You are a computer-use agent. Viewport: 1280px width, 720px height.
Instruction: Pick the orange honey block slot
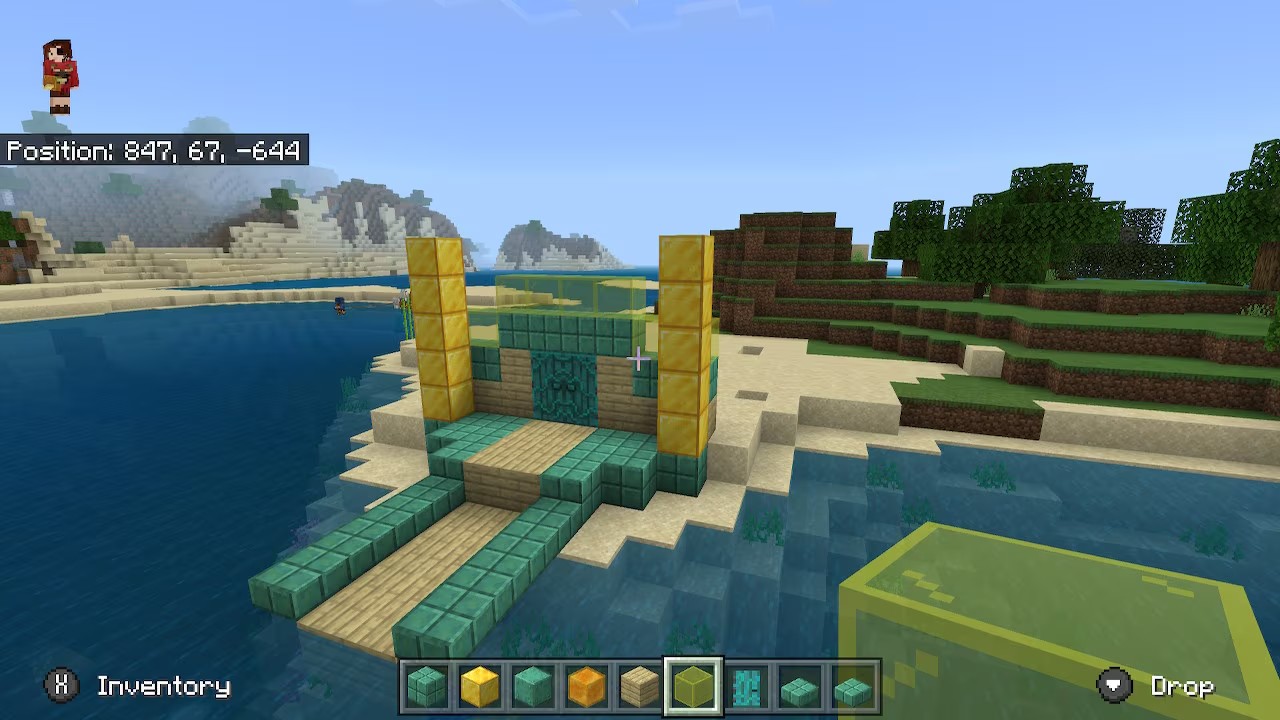pyautogui.click(x=586, y=687)
